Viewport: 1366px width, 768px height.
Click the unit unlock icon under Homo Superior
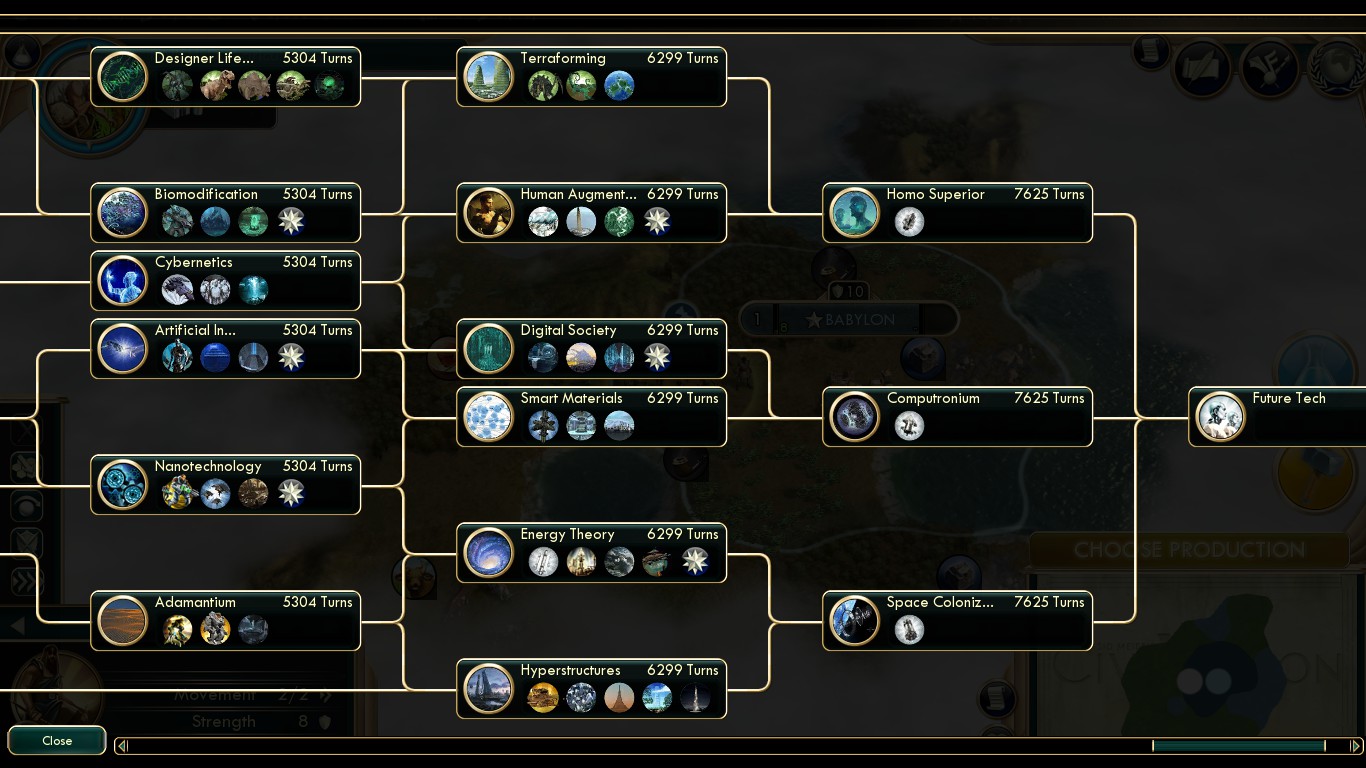(x=908, y=221)
